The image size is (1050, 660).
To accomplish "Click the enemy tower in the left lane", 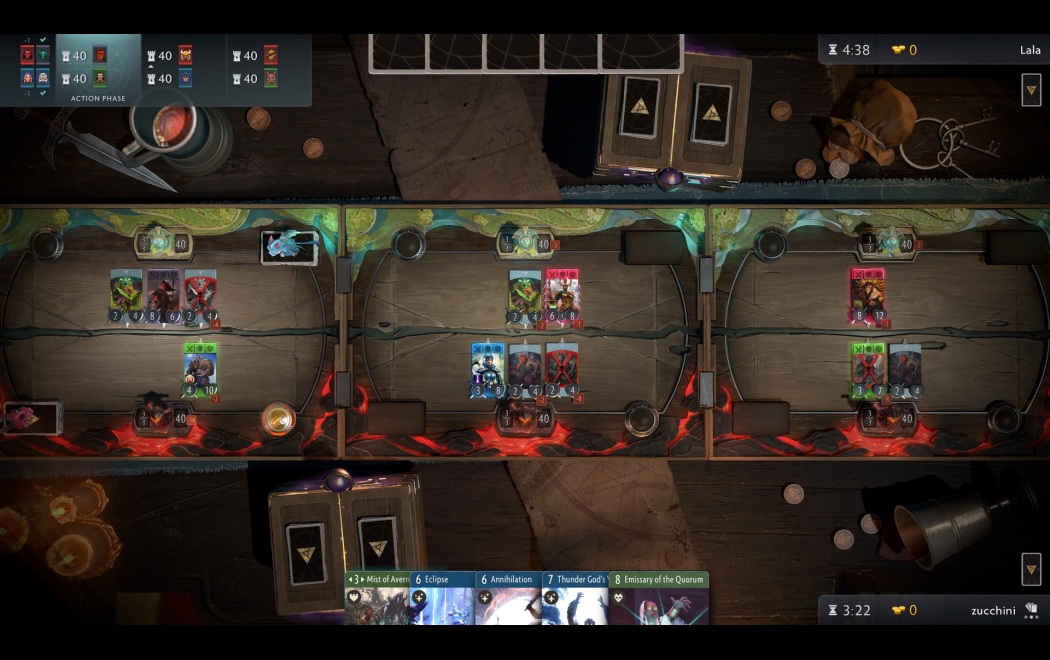I will pos(163,243).
